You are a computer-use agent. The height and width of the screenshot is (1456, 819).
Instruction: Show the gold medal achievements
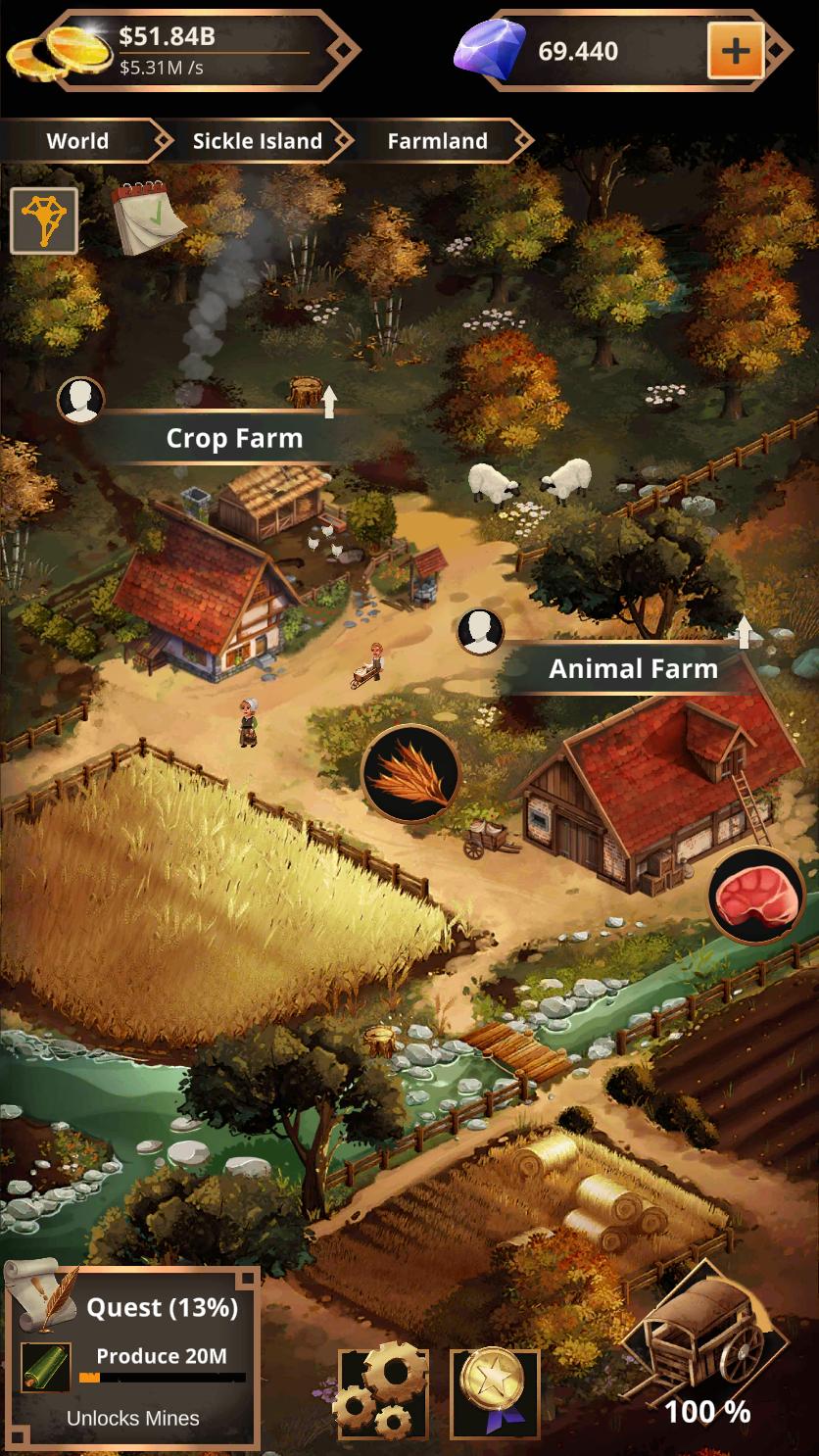coord(495,1391)
